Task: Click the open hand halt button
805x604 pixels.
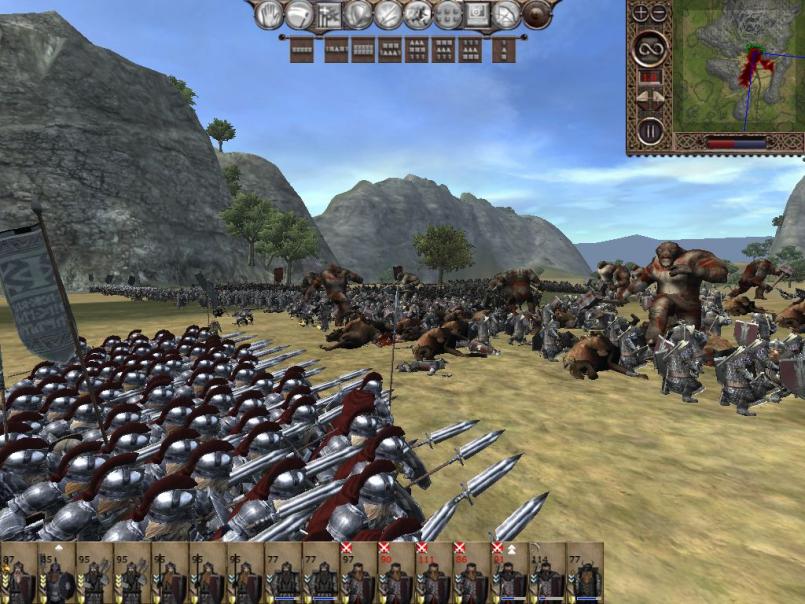Action: 270,14
